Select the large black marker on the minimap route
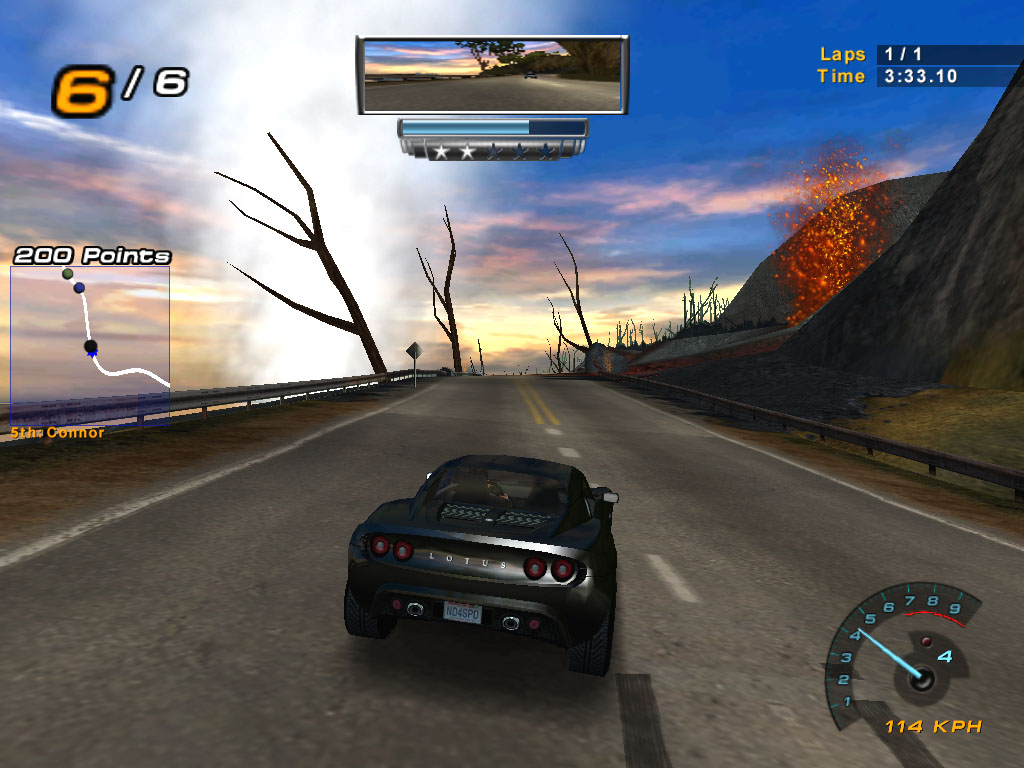The width and height of the screenshot is (1024, 768). (x=90, y=347)
